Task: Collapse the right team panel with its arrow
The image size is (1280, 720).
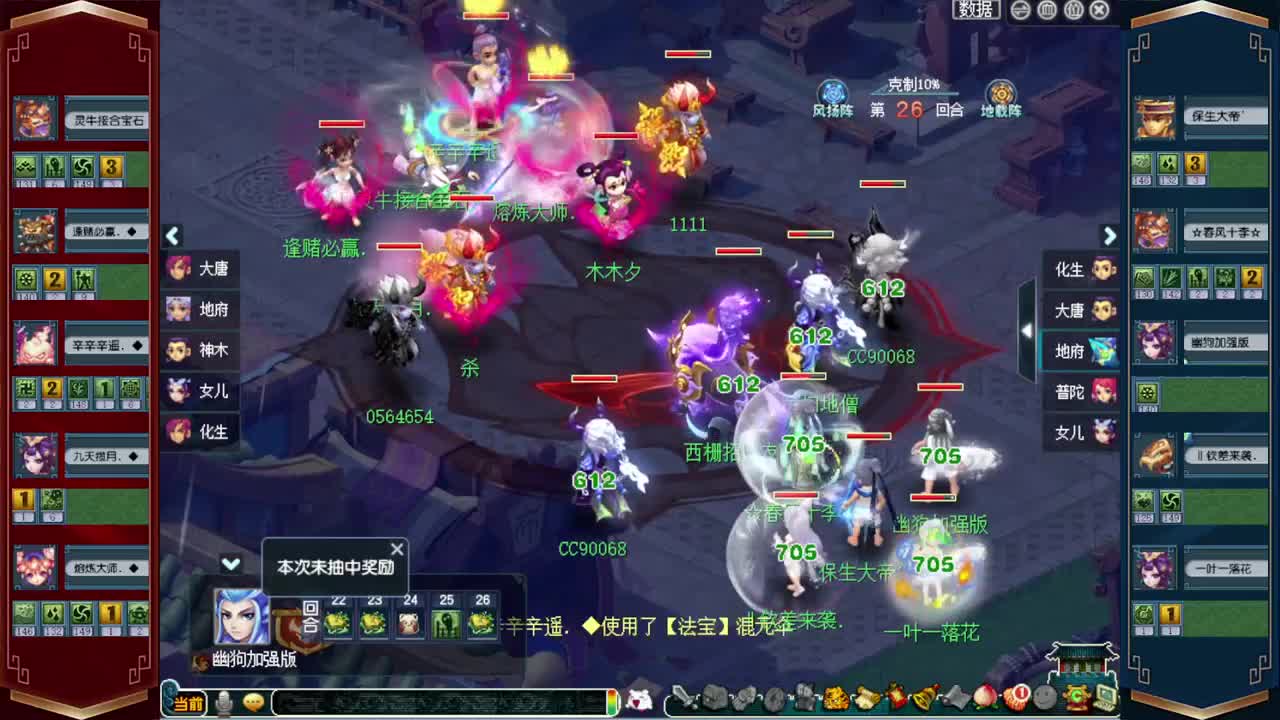Action: click(x=1110, y=237)
